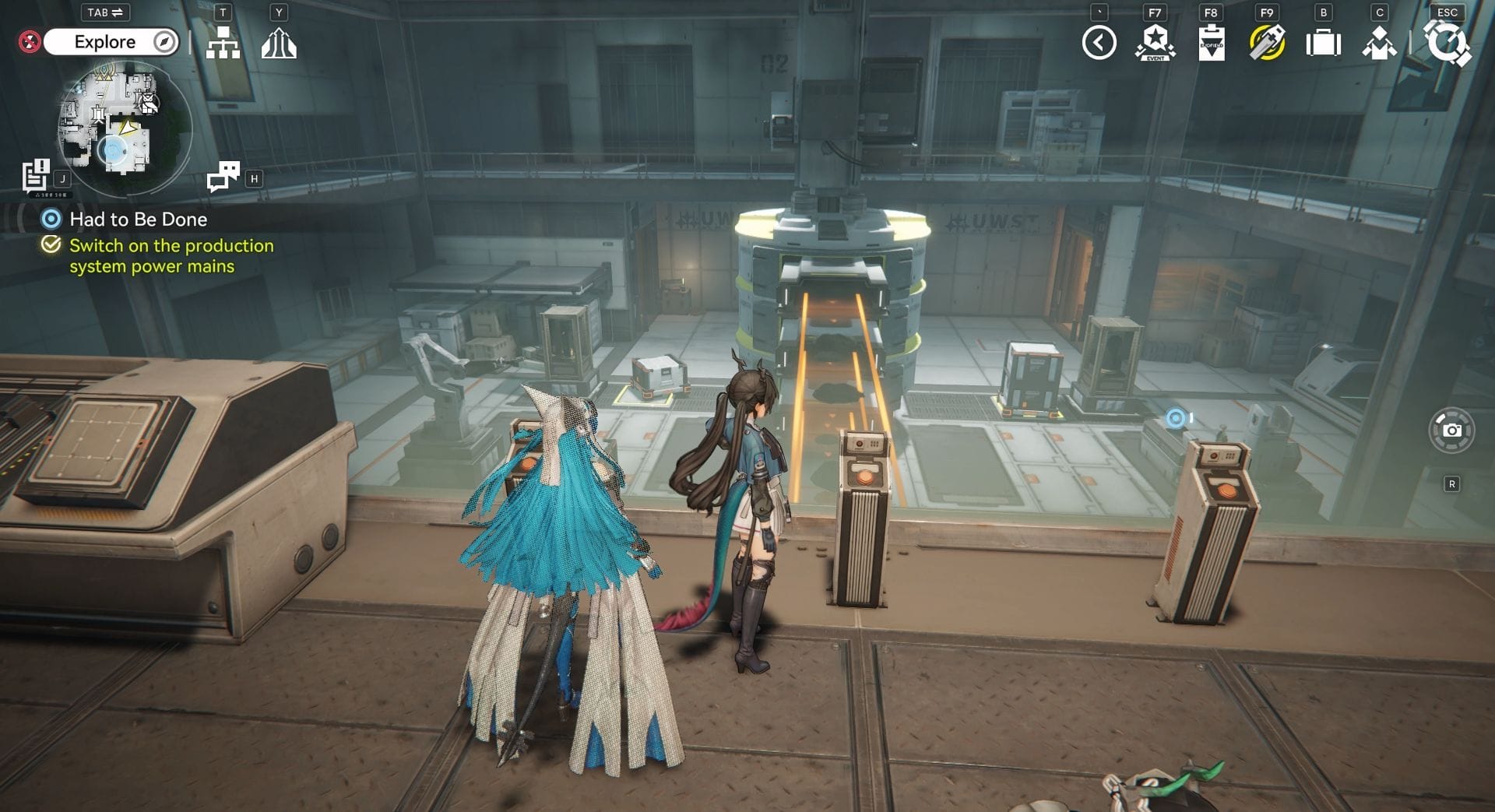
Task: Activate the camera photo mode button
Action: [1451, 430]
